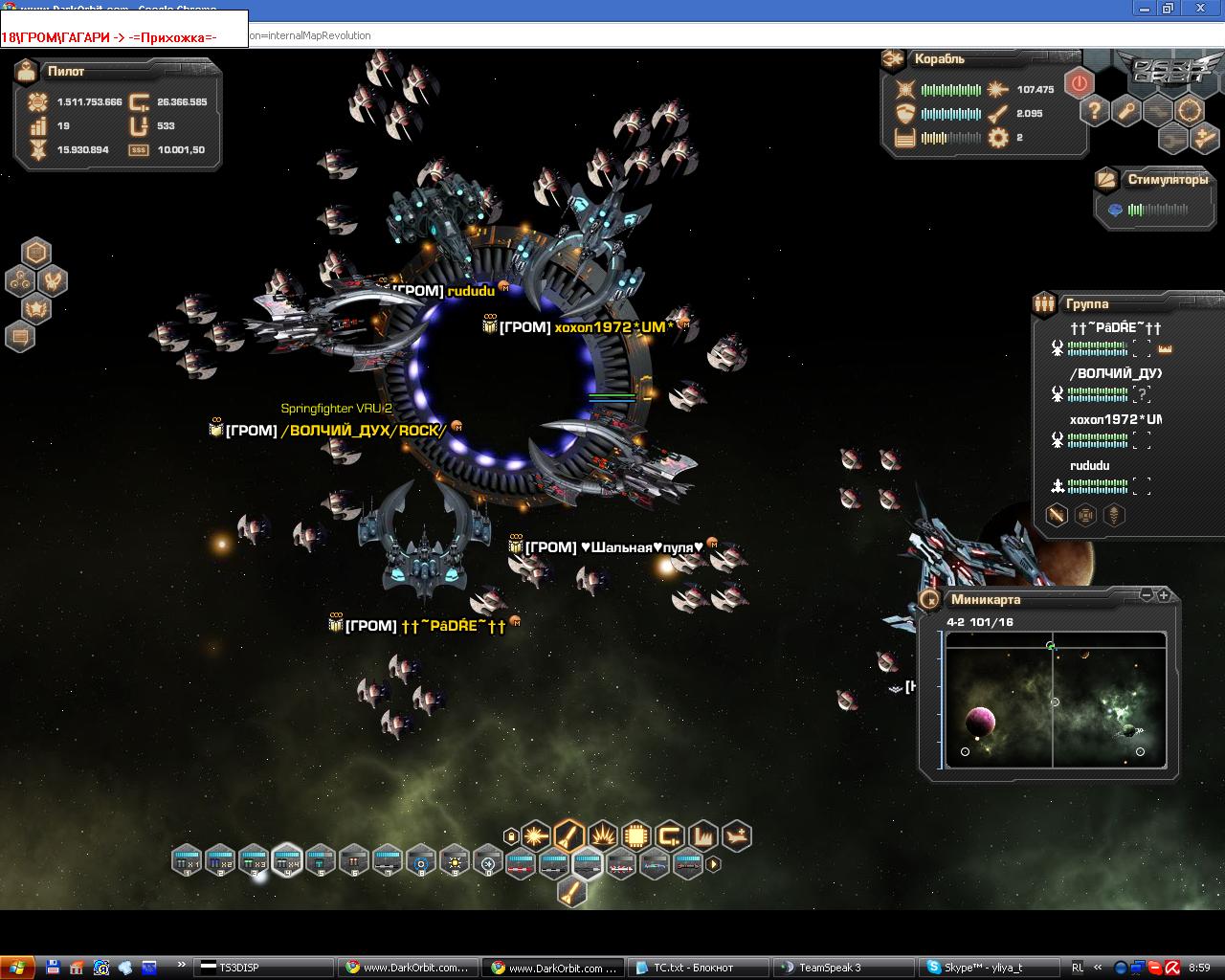This screenshot has height=980, width=1225.
Task: Show more rockets with the arrow button
Action: pos(713,864)
